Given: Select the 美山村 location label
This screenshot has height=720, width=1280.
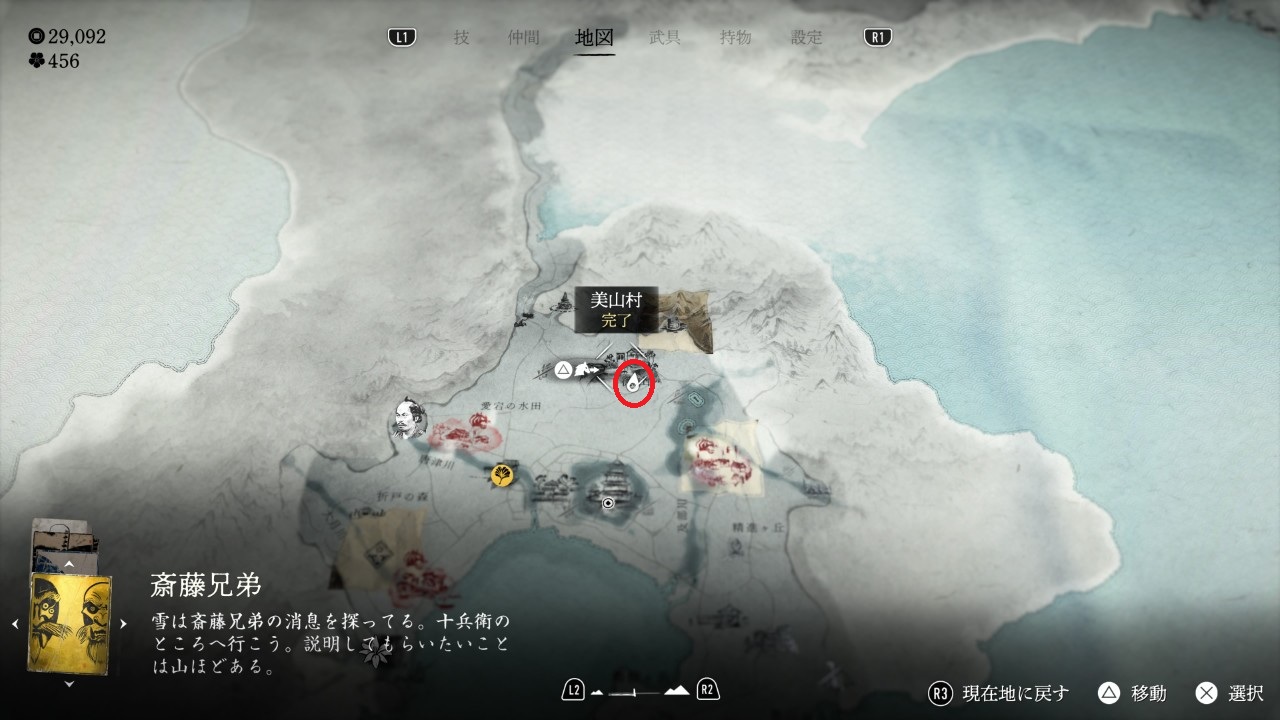Looking at the screenshot, I should click(x=616, y=309).
